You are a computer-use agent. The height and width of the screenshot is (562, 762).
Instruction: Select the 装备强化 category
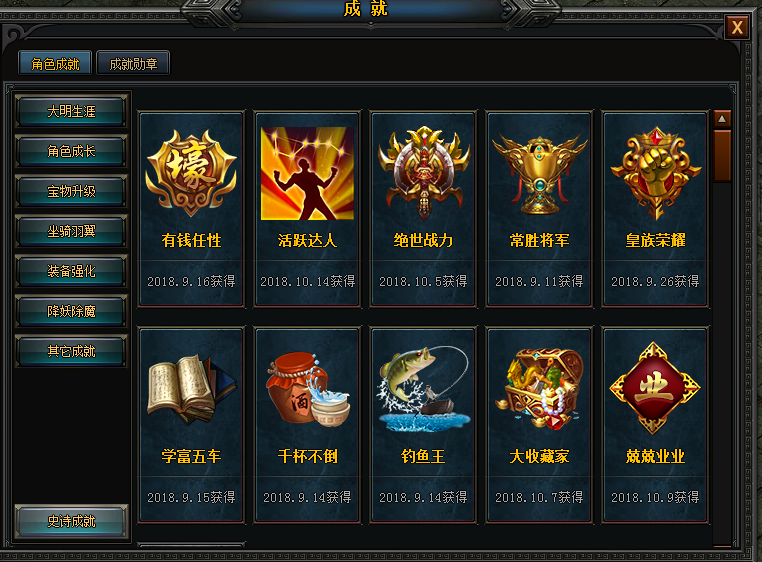pos(72,271)
